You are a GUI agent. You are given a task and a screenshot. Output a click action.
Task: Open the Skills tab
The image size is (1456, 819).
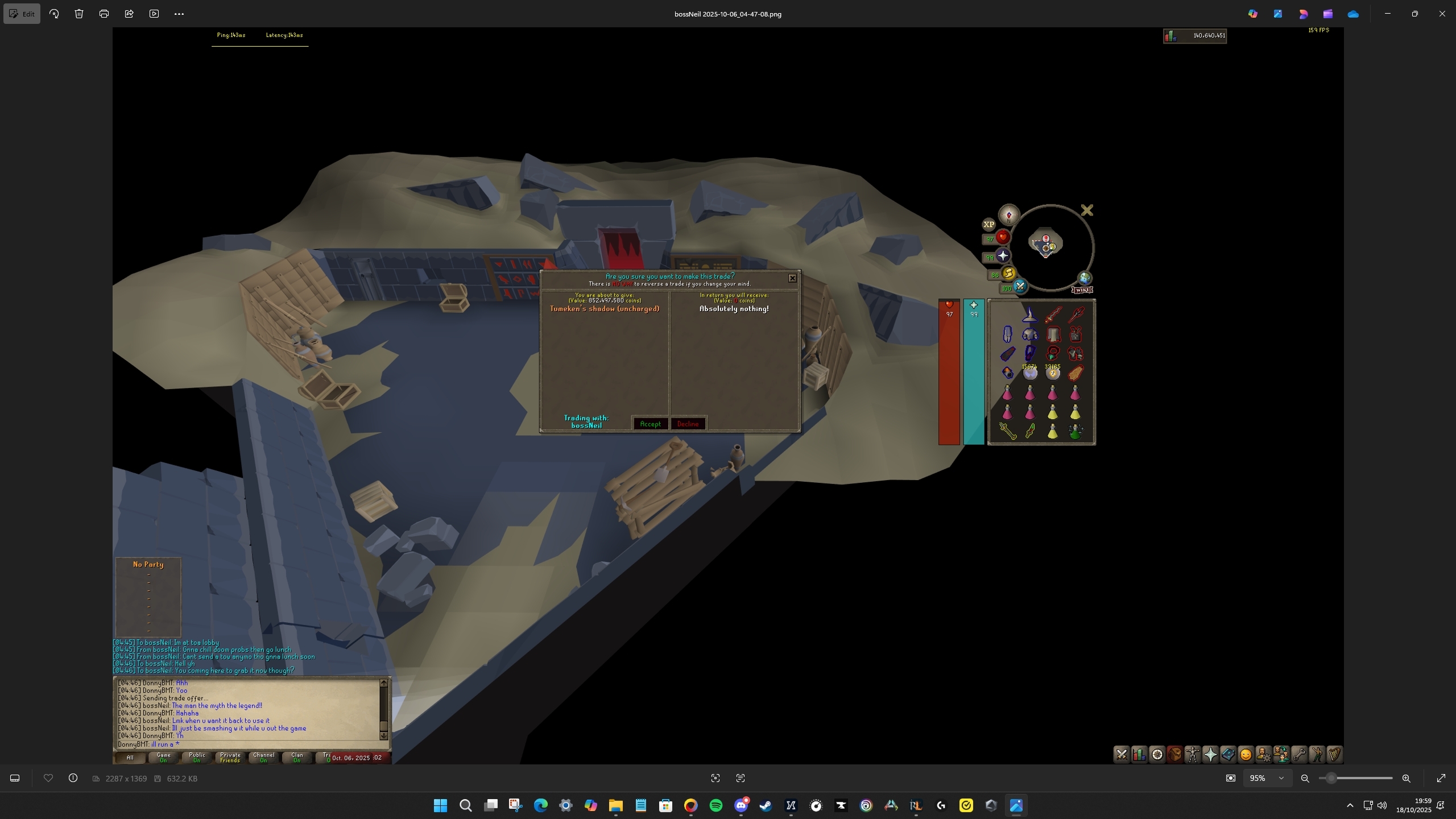(x=1139, y=755)
